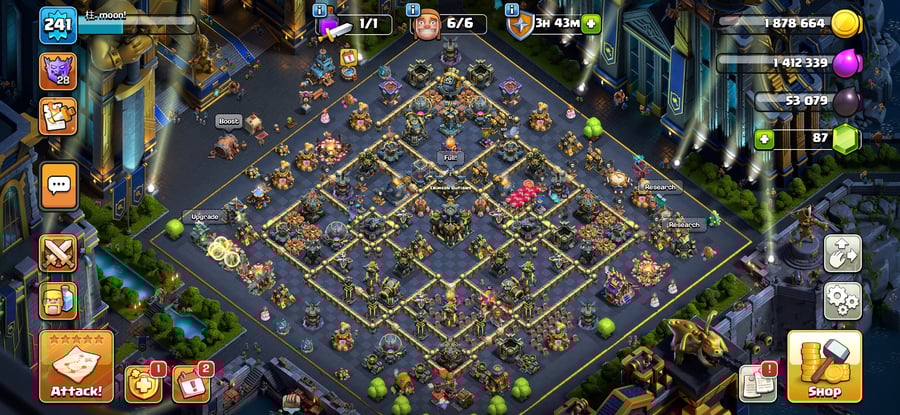Open the Shop
The width and height of the screenshot is (900, 415).
tap(824, 366)
